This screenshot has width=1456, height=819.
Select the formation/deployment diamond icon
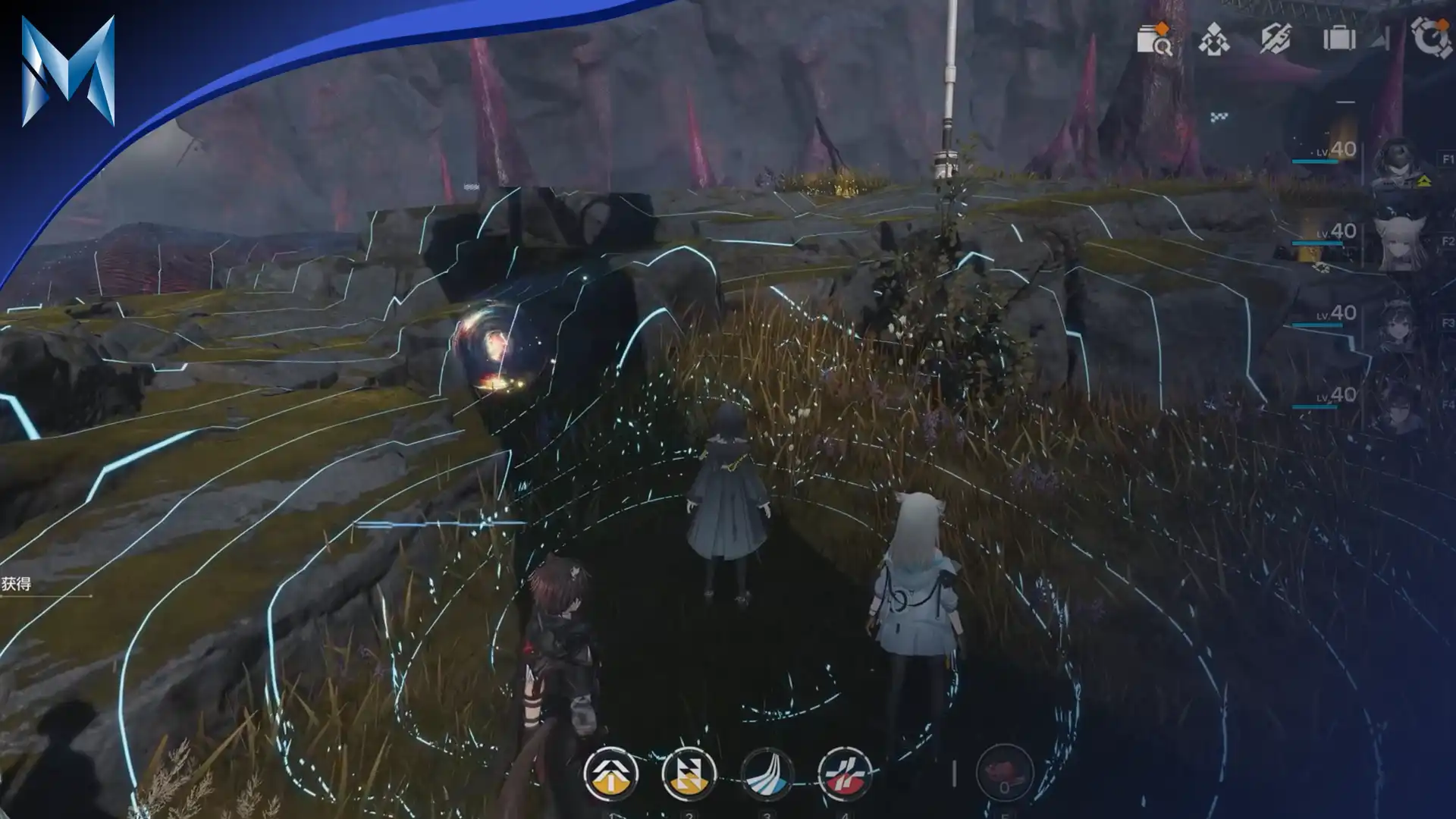coord(1213,39)
